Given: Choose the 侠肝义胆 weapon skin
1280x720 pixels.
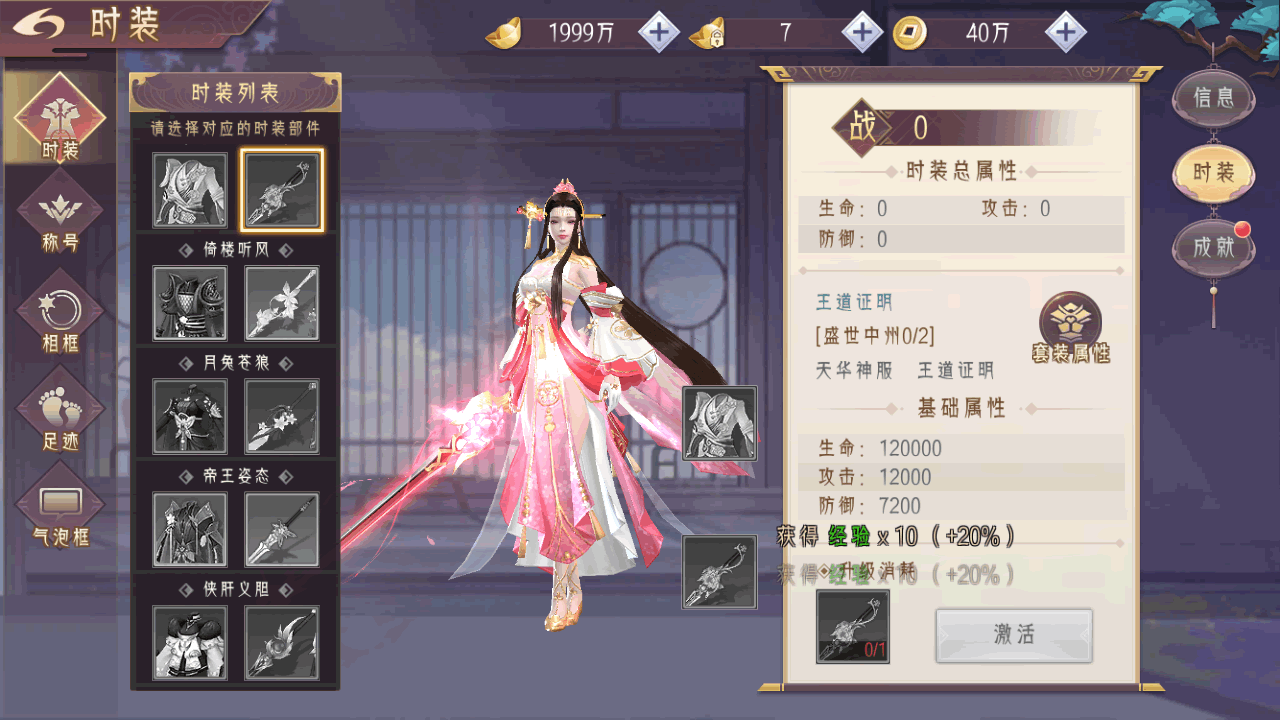Looking at the screenshot, I should 282,642.
